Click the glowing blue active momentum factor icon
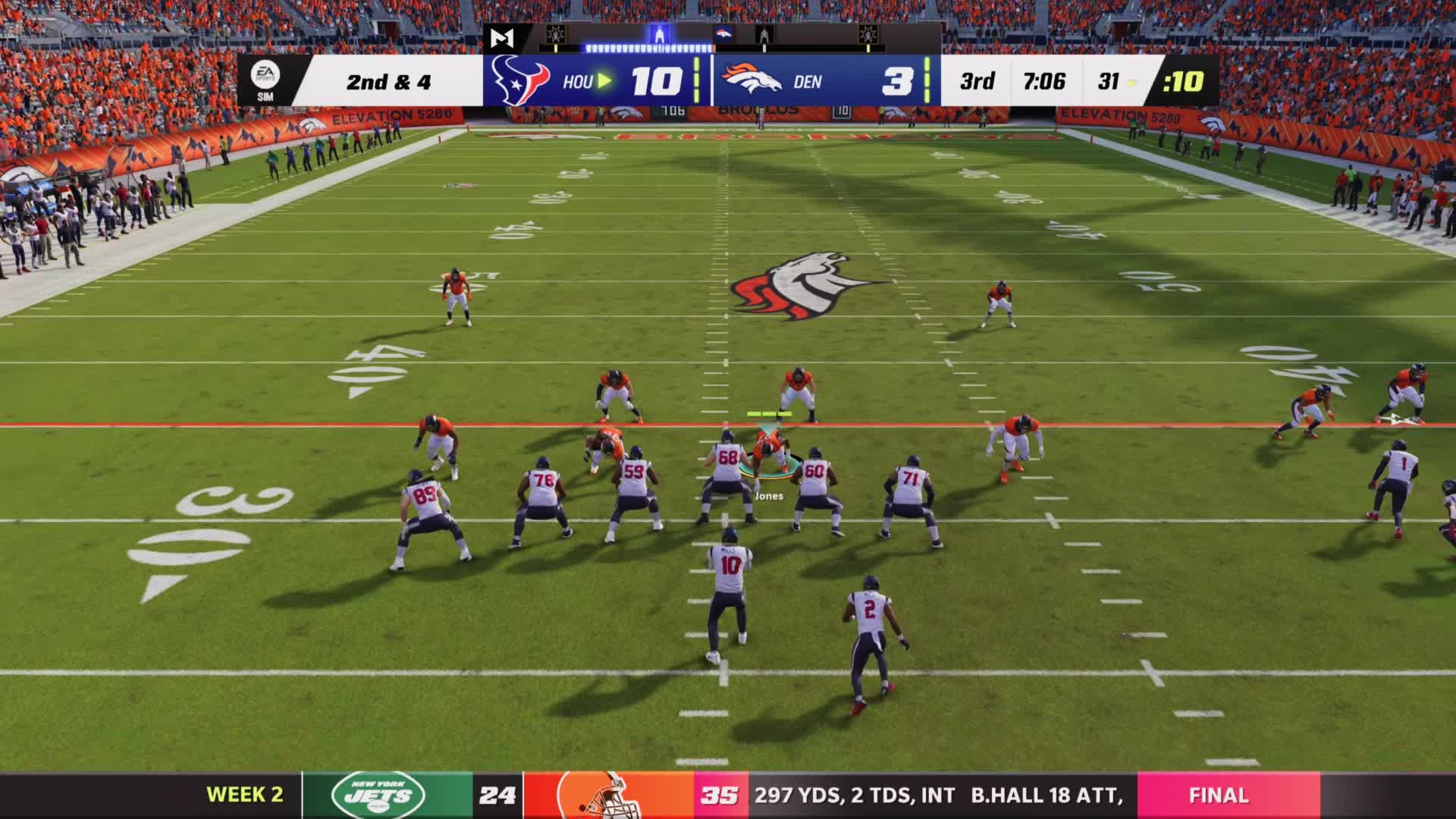 point(659,35)
